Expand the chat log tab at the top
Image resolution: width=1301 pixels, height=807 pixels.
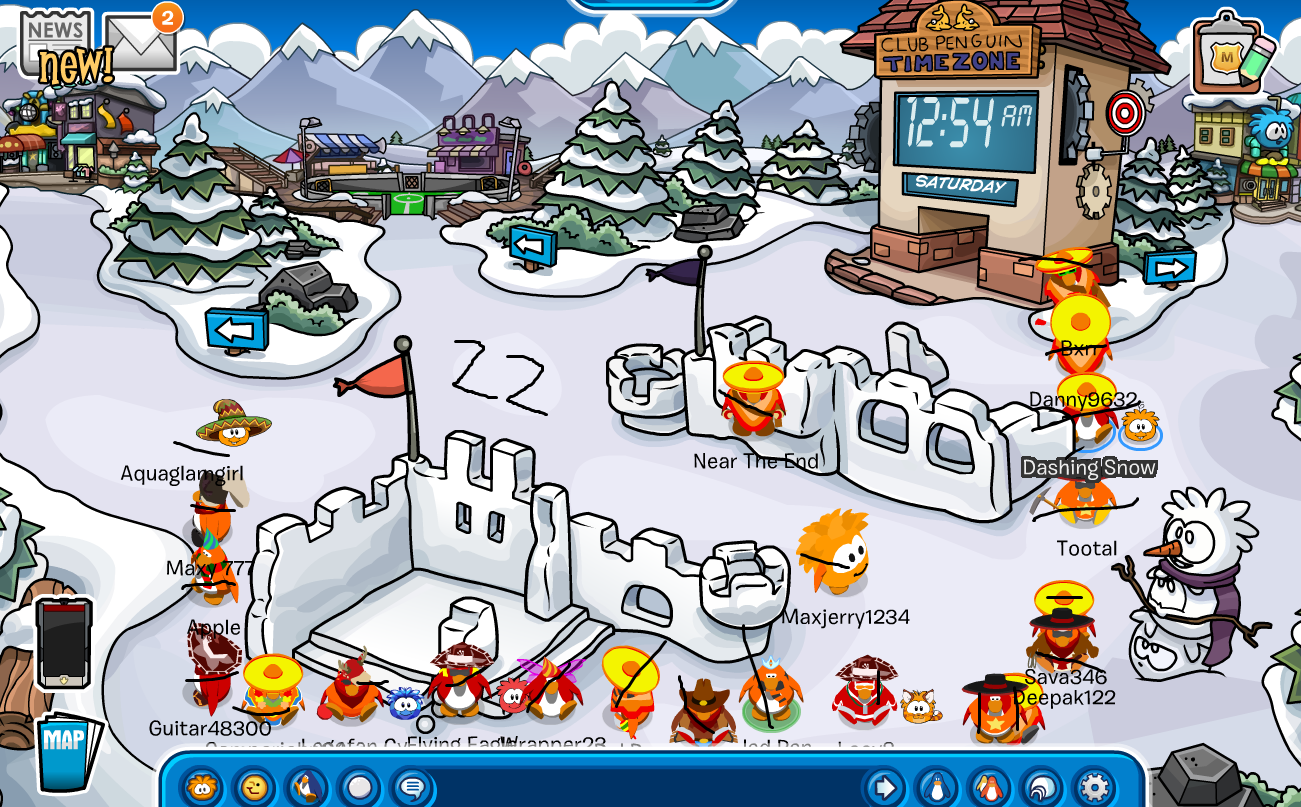point(650,4)
